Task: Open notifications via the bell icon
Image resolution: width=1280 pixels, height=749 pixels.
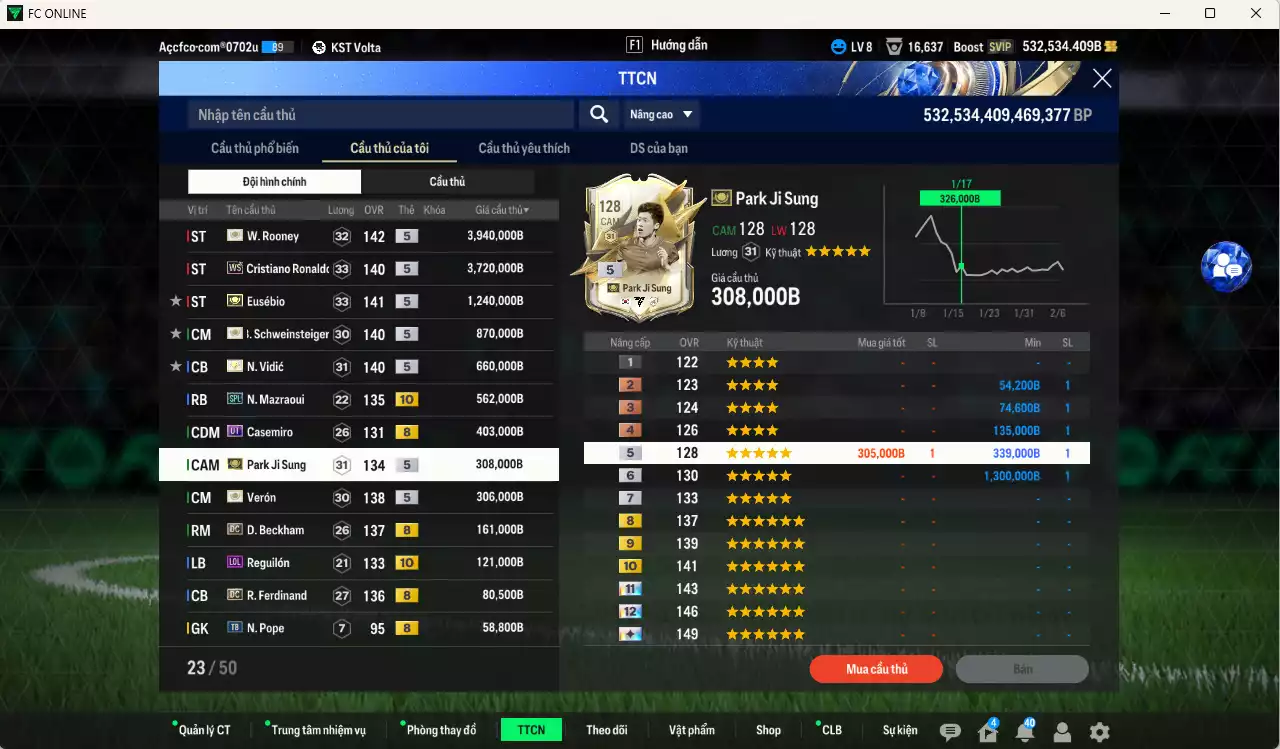Action: click(1024, 732)
